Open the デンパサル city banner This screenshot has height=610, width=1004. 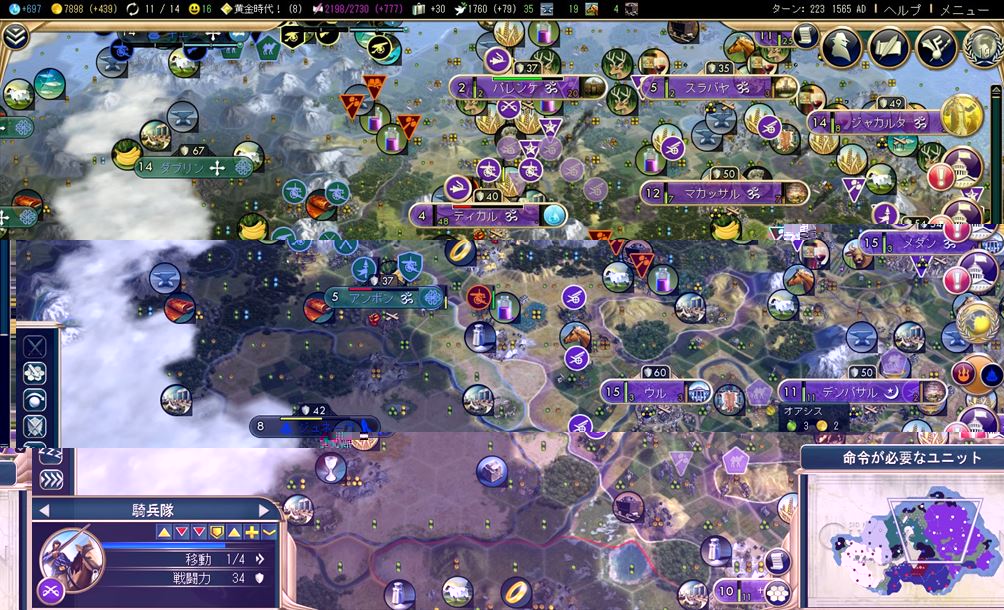[853, 393]
